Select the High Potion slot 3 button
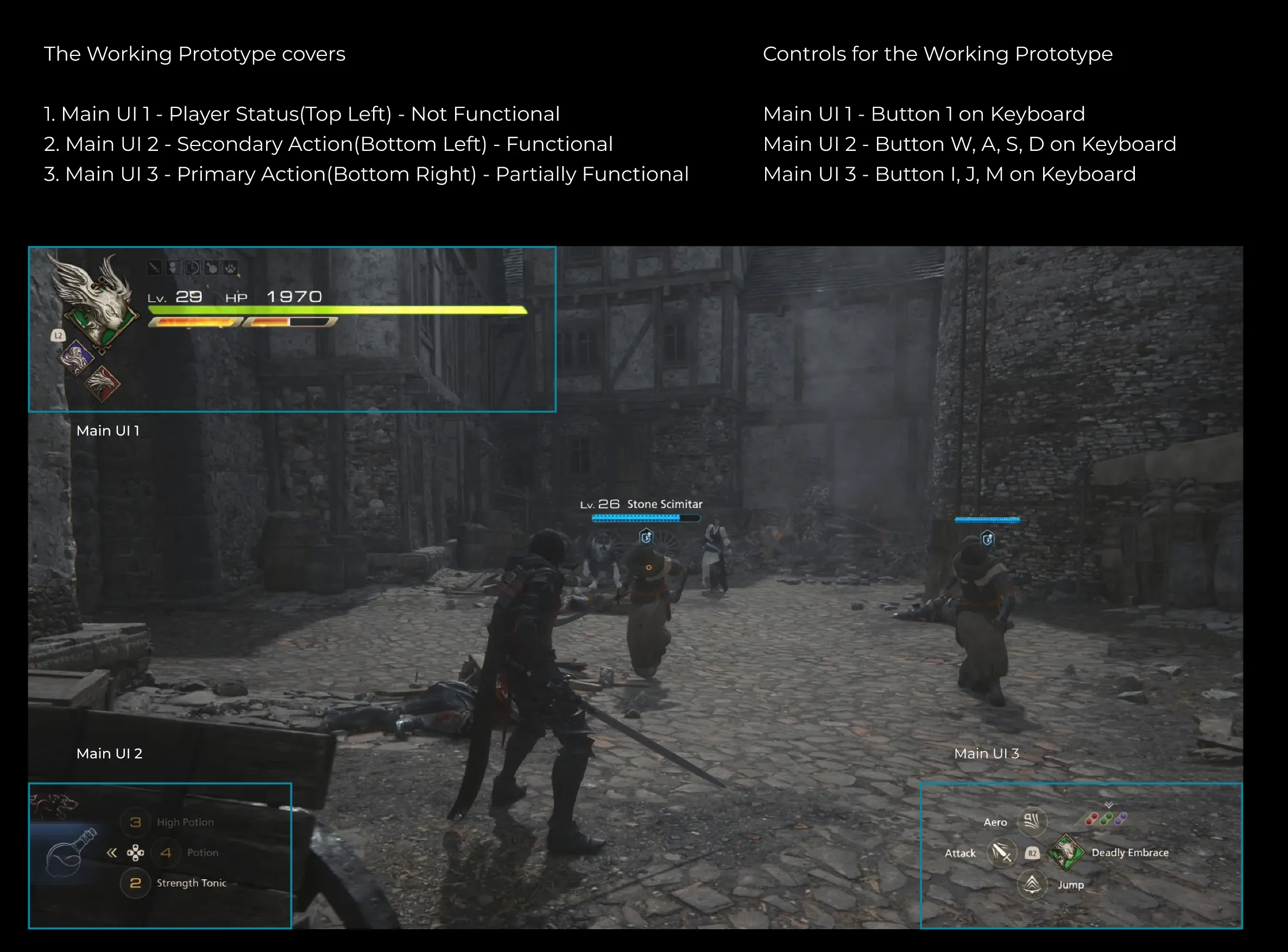This screenshot has height=952, width=1288. pyautogui.click(x=137, y=822)
